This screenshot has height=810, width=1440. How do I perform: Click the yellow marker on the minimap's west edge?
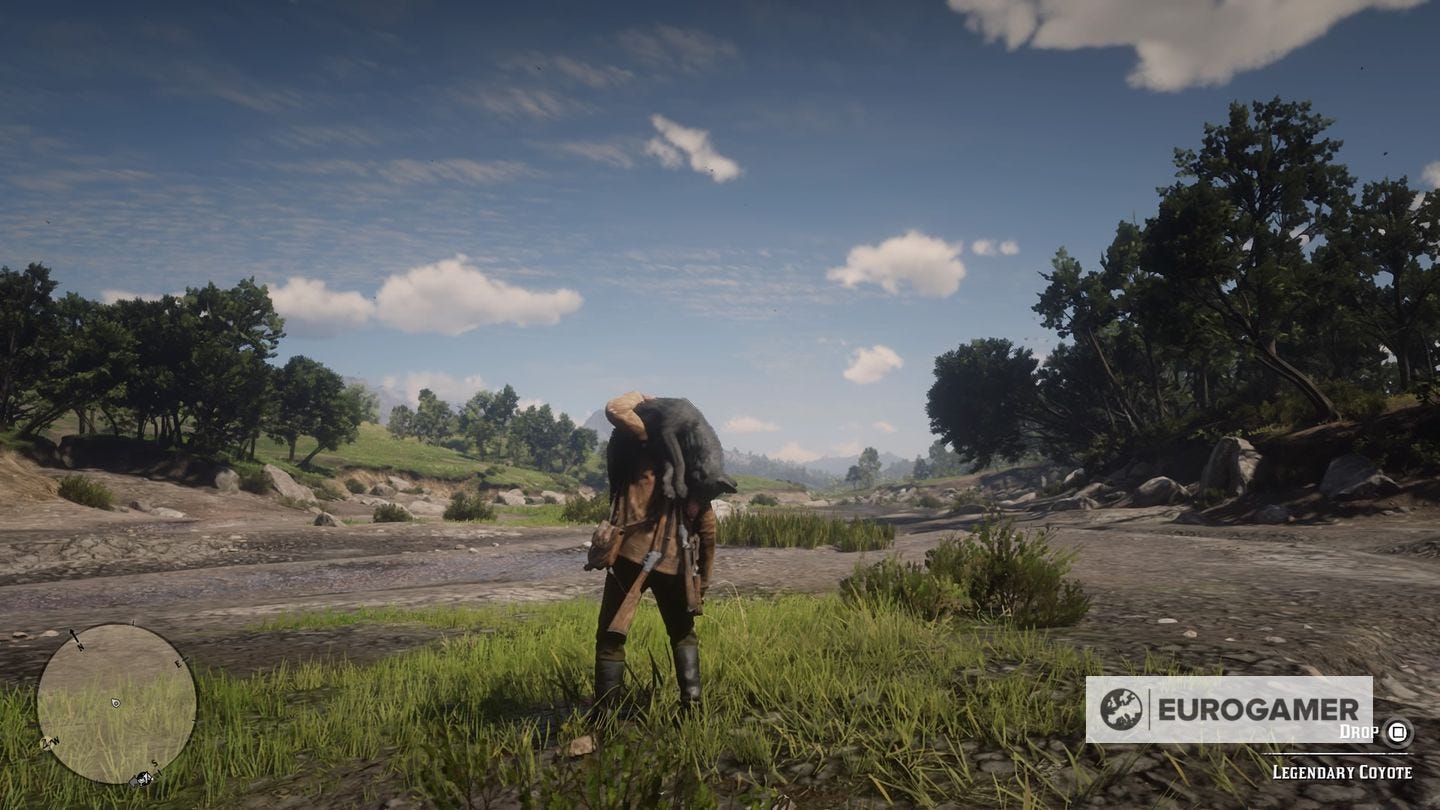click(x=44, y=741)
